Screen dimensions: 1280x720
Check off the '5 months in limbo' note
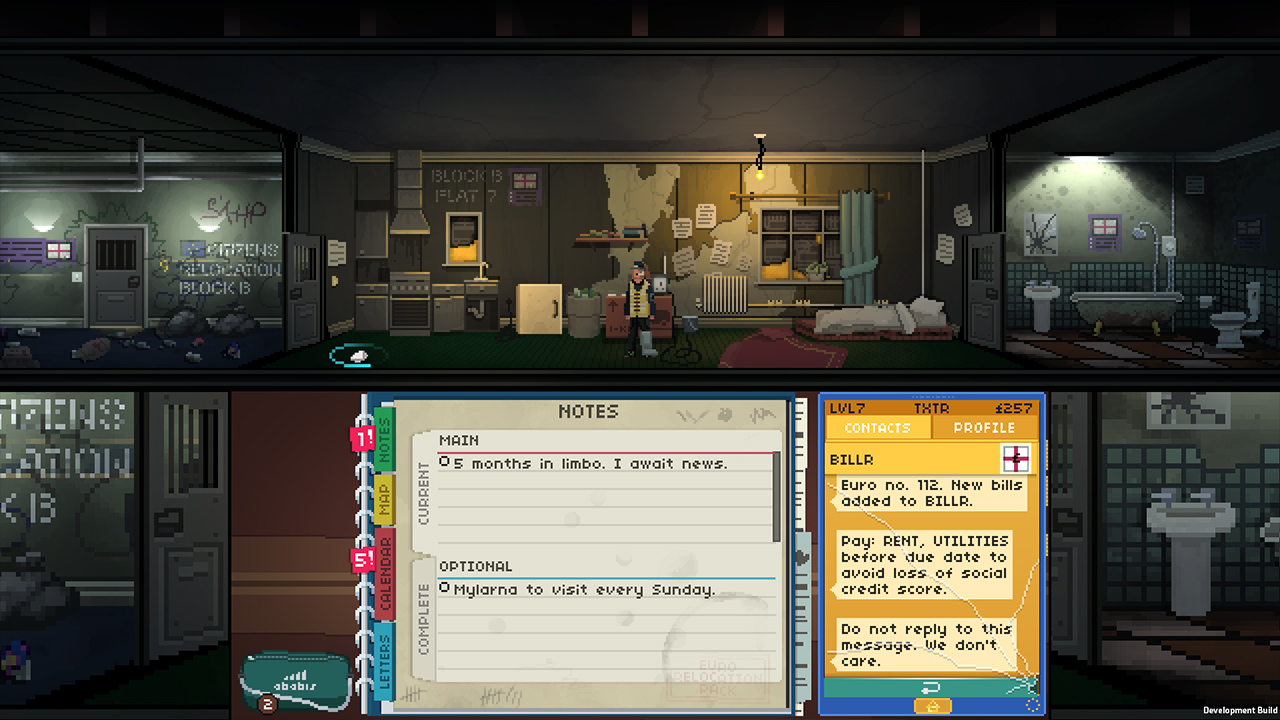click(445, 461)
